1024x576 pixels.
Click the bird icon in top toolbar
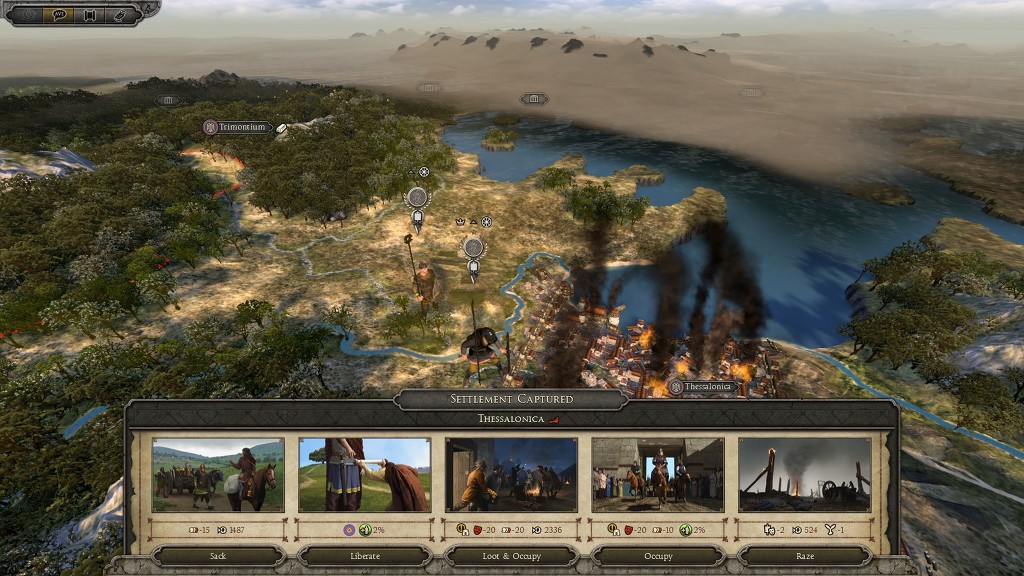121,15
